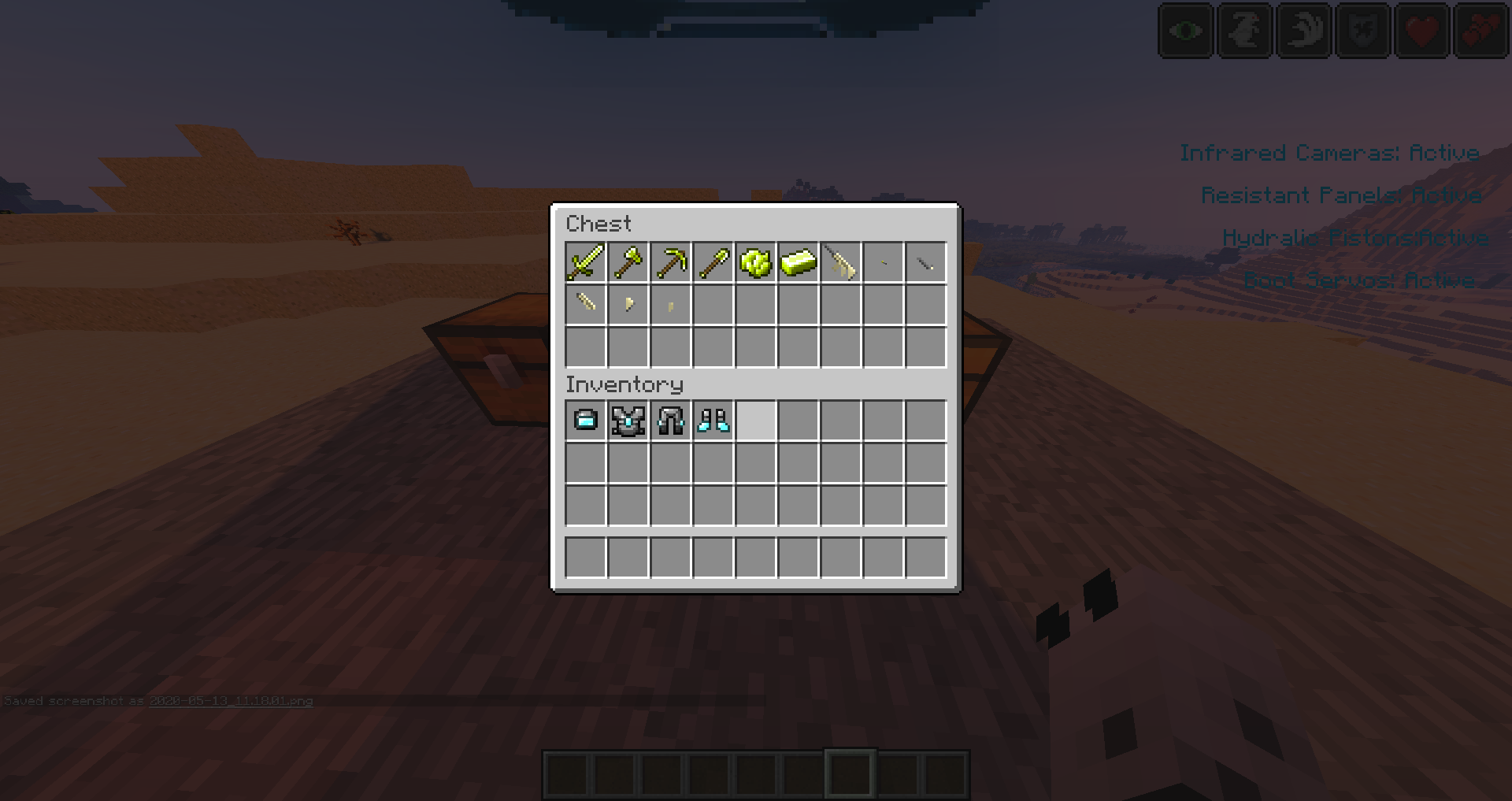Take the golden shovel
The width and height of the screenshot is (1512, 801).
tap(712, 261)
